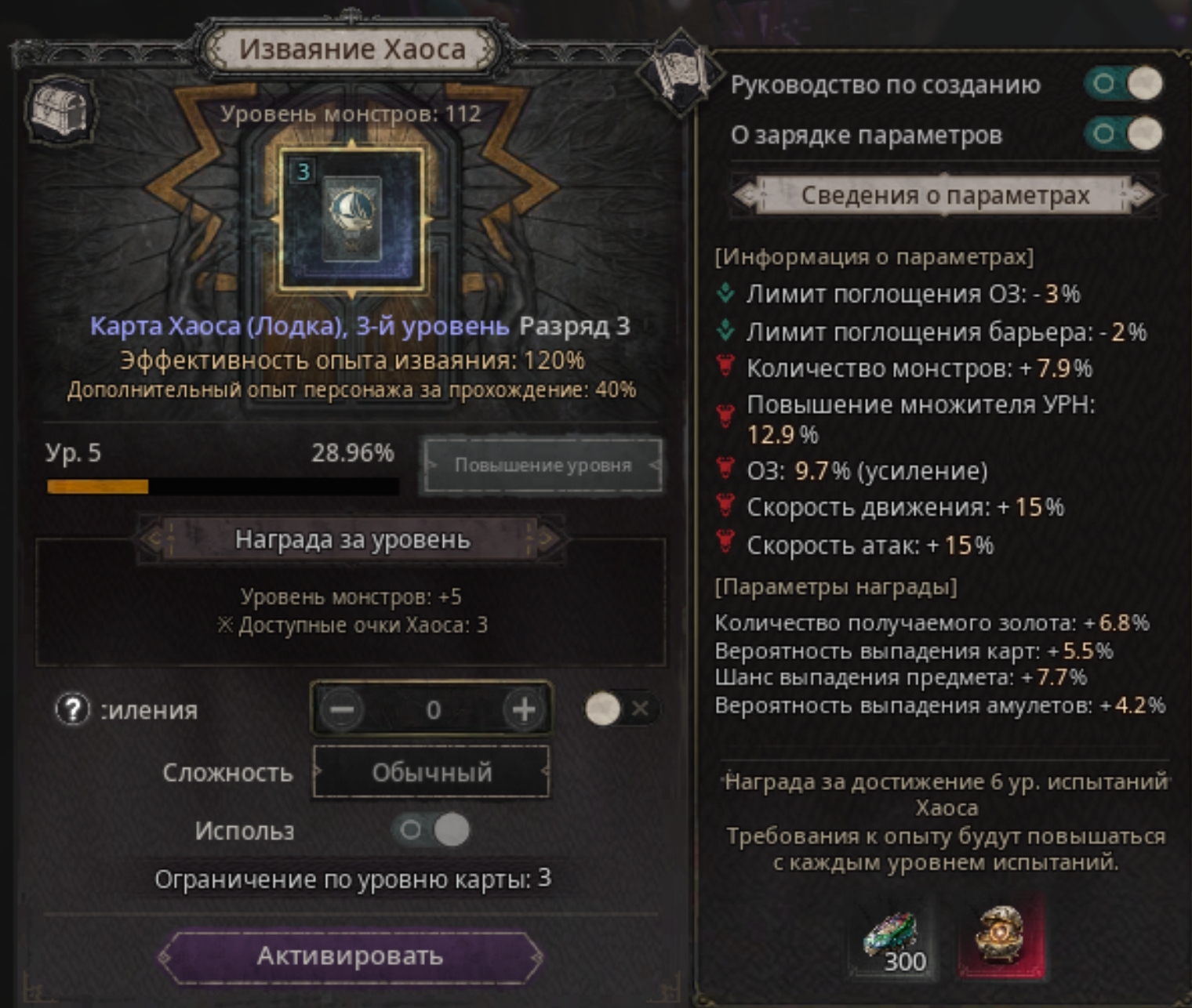
Task: Toggle О зарядке параметров switch
Action: pyautogui.click(x=1123, y=135)
